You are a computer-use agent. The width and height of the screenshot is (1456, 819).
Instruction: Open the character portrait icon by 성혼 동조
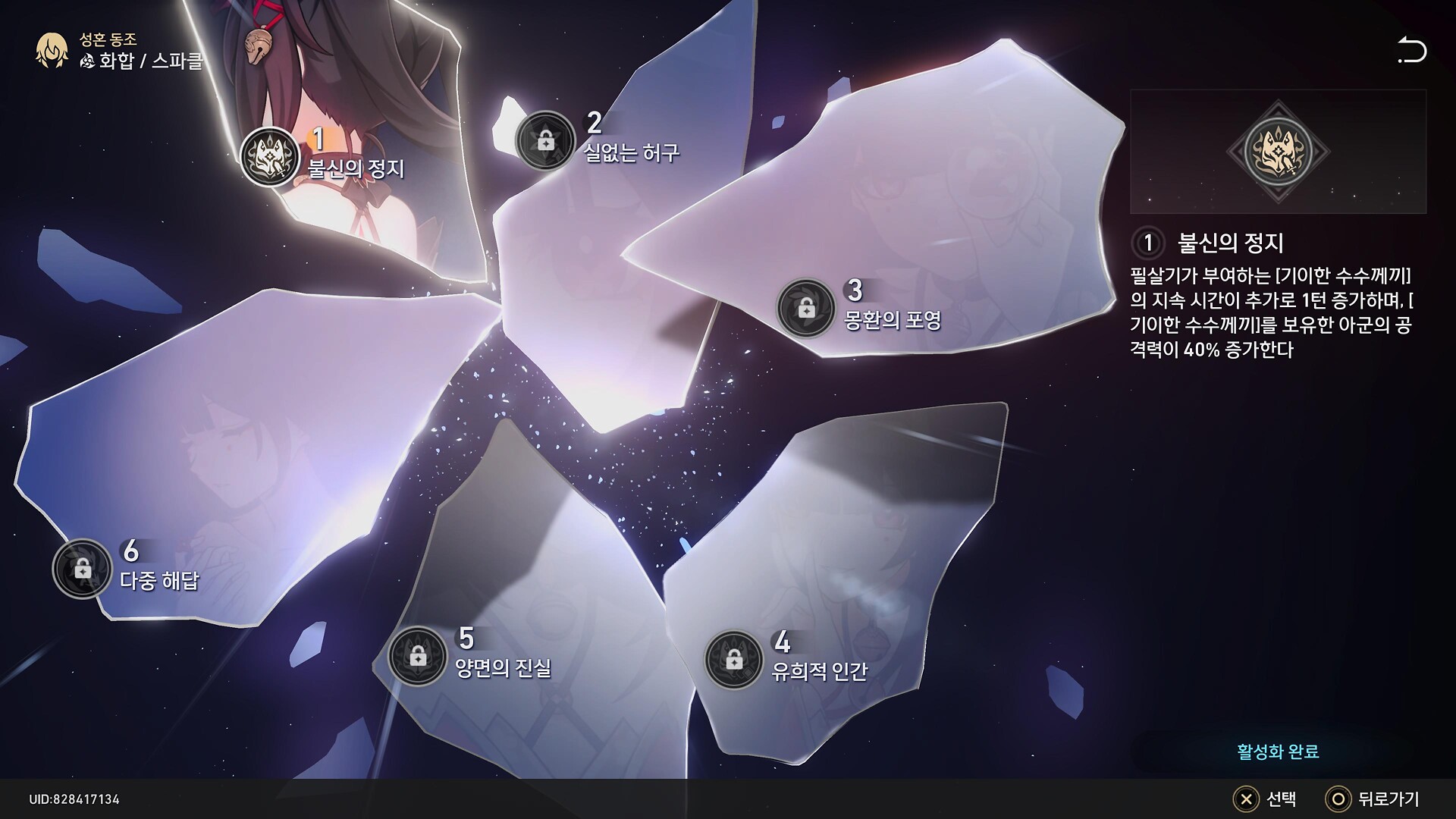click(52, 51)
